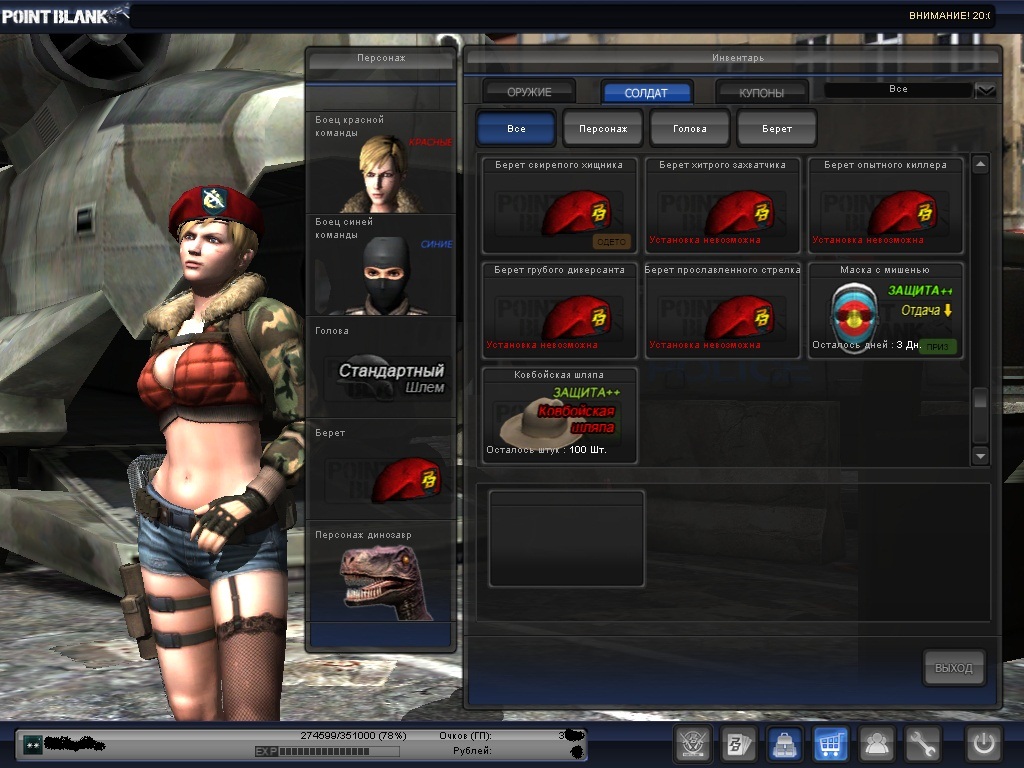The image size is (1024, 768).
Task: Click the power button icon
Action: (983, 744)
